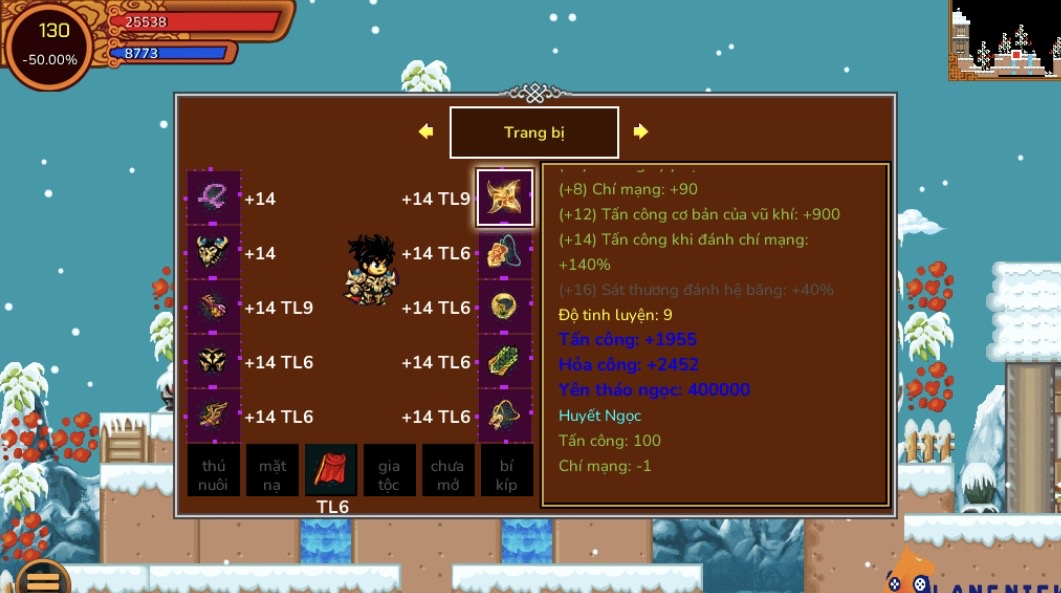Open the gia tộc clan slot

pyautogui.click(x=389, y=471)
